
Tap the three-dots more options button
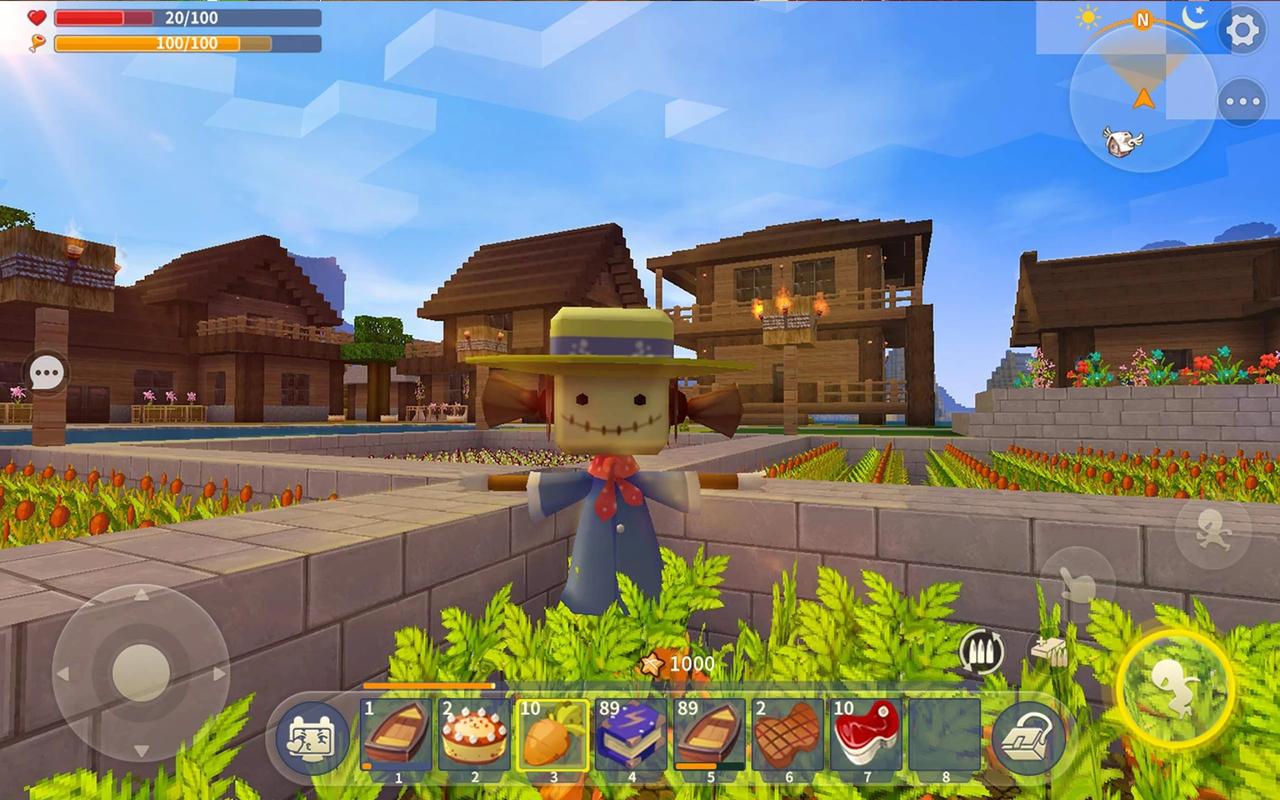click(x=1243, y=102)
